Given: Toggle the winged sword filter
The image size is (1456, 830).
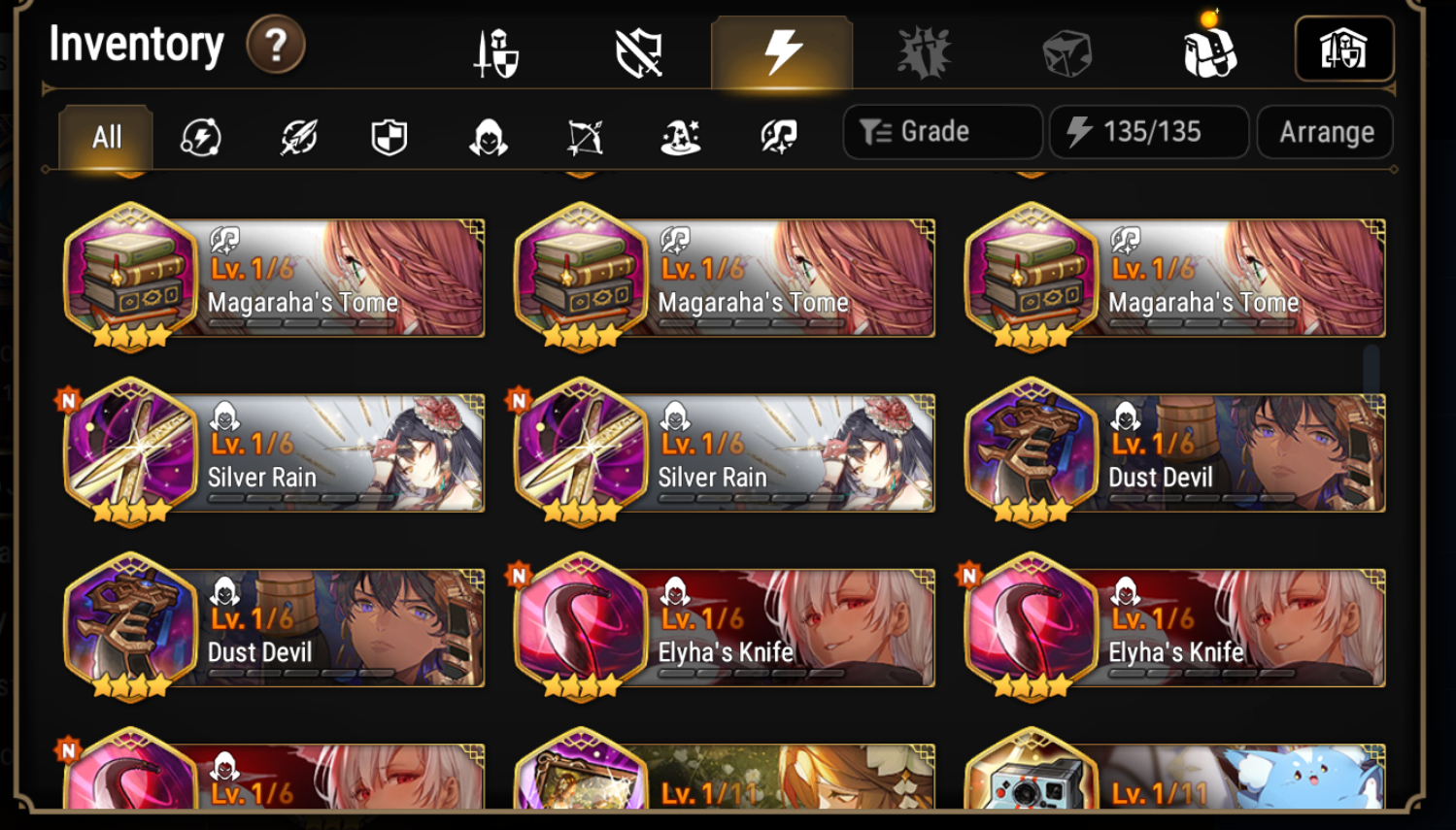Looking at the screenshot, I should tap(296, 138).
